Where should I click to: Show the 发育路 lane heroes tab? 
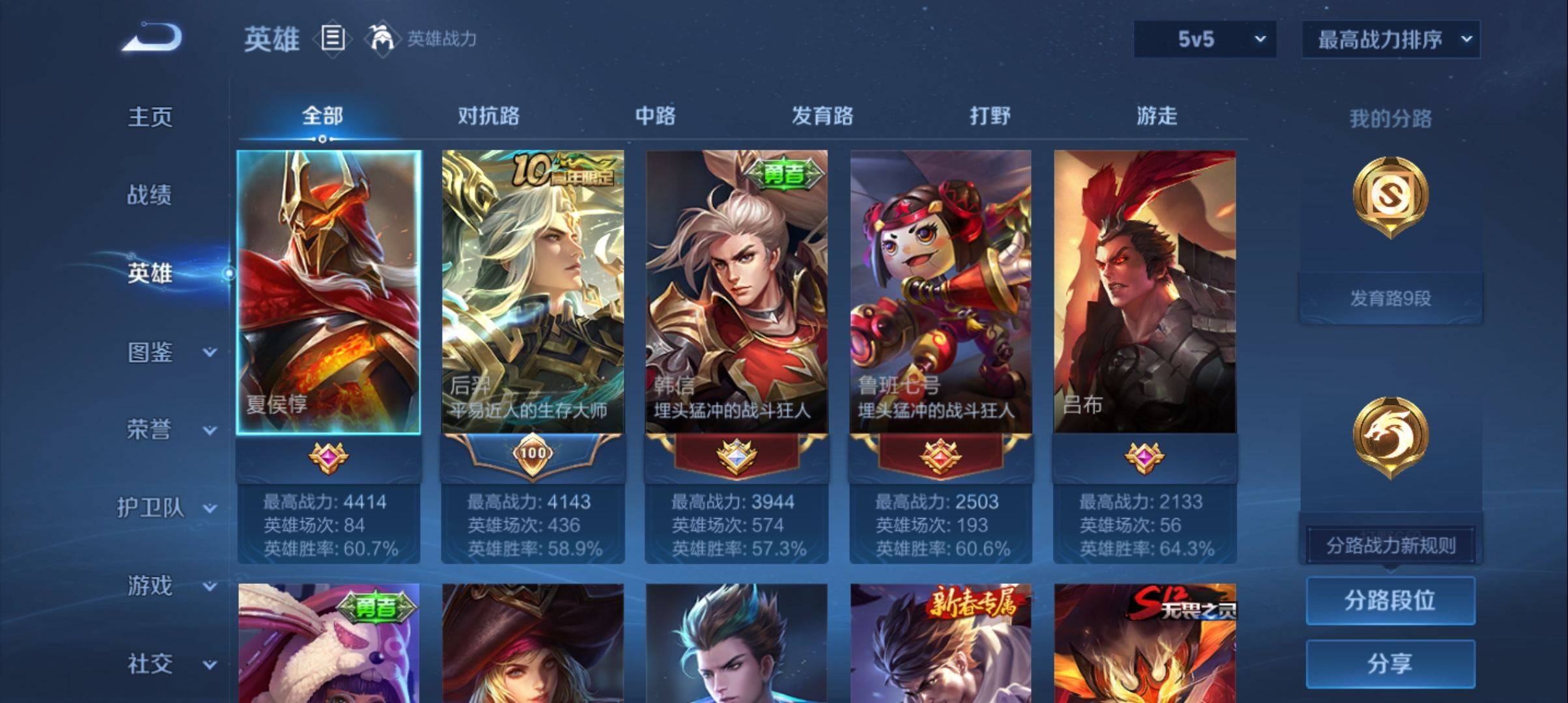coord(822,116)
